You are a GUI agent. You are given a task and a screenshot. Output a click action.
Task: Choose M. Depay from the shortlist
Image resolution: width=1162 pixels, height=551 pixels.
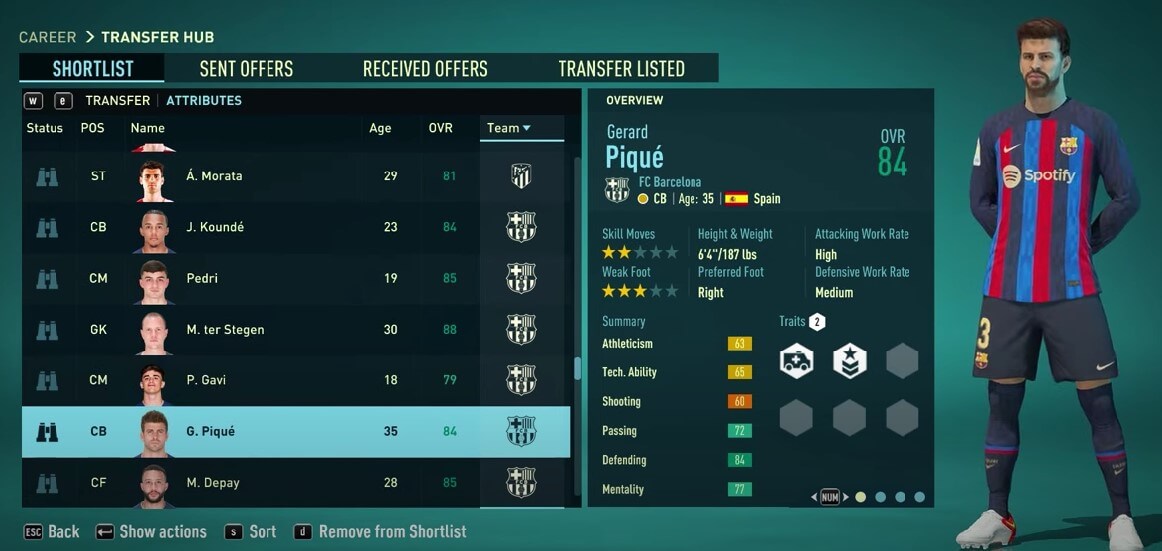(x=212, y=483)
